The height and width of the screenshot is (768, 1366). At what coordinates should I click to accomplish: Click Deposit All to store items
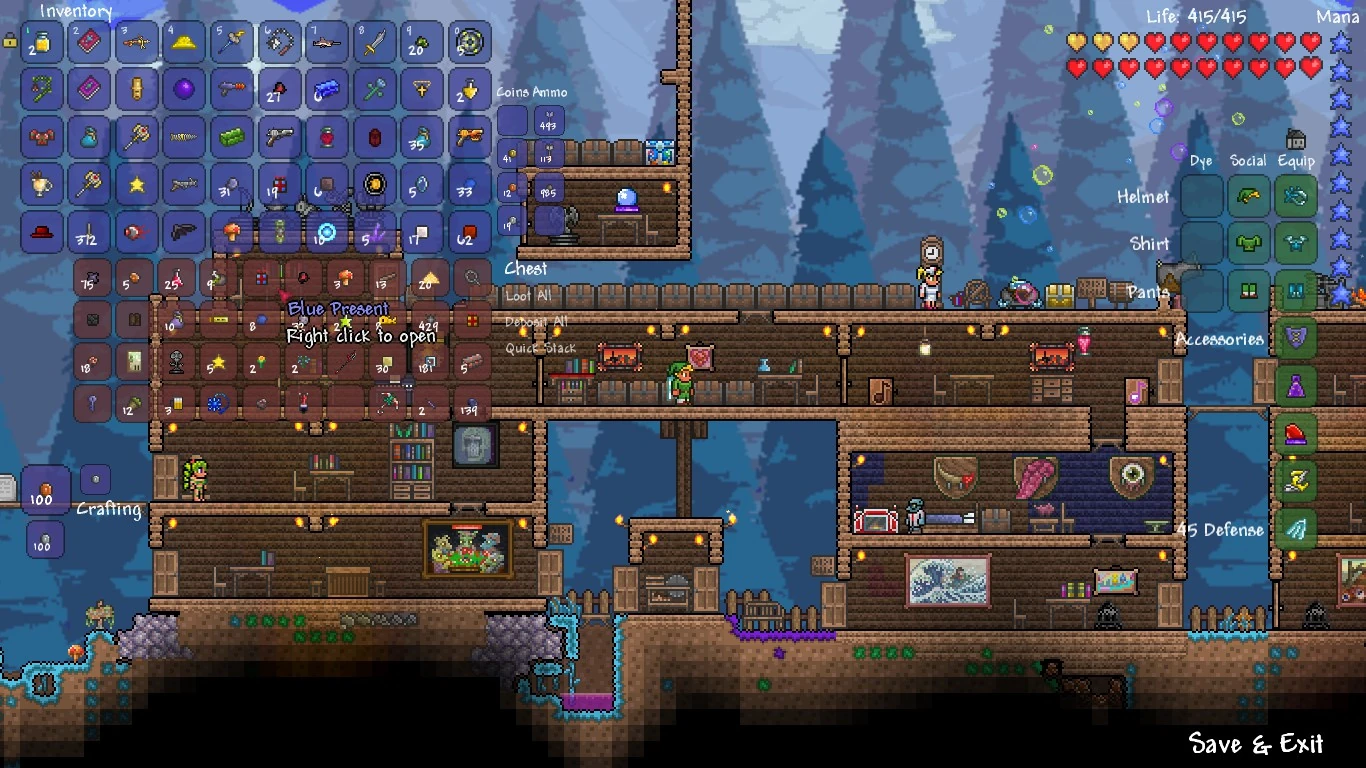tap(536, 321)
